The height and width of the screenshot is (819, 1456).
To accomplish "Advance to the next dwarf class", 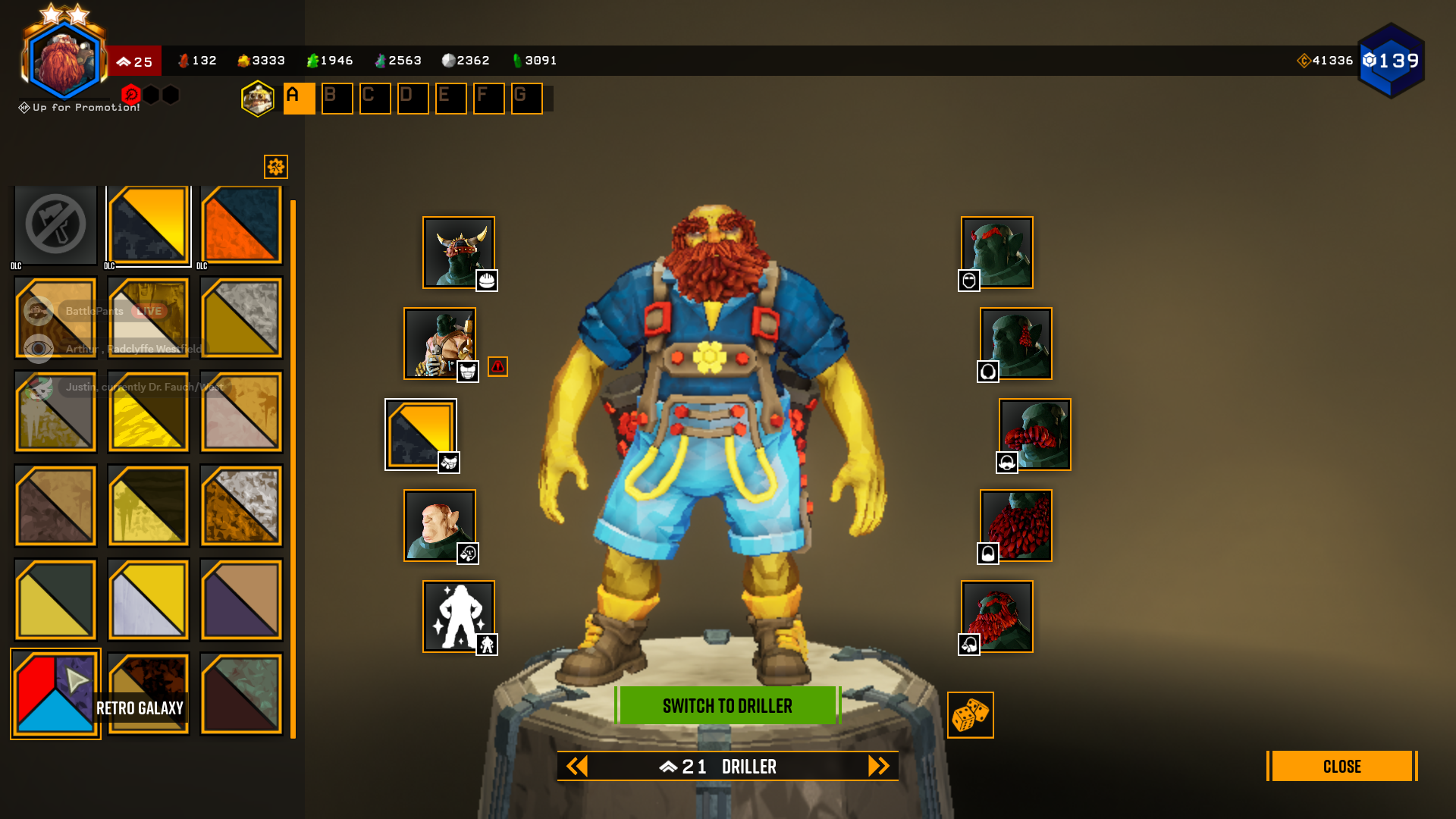I will pos(878,766).
